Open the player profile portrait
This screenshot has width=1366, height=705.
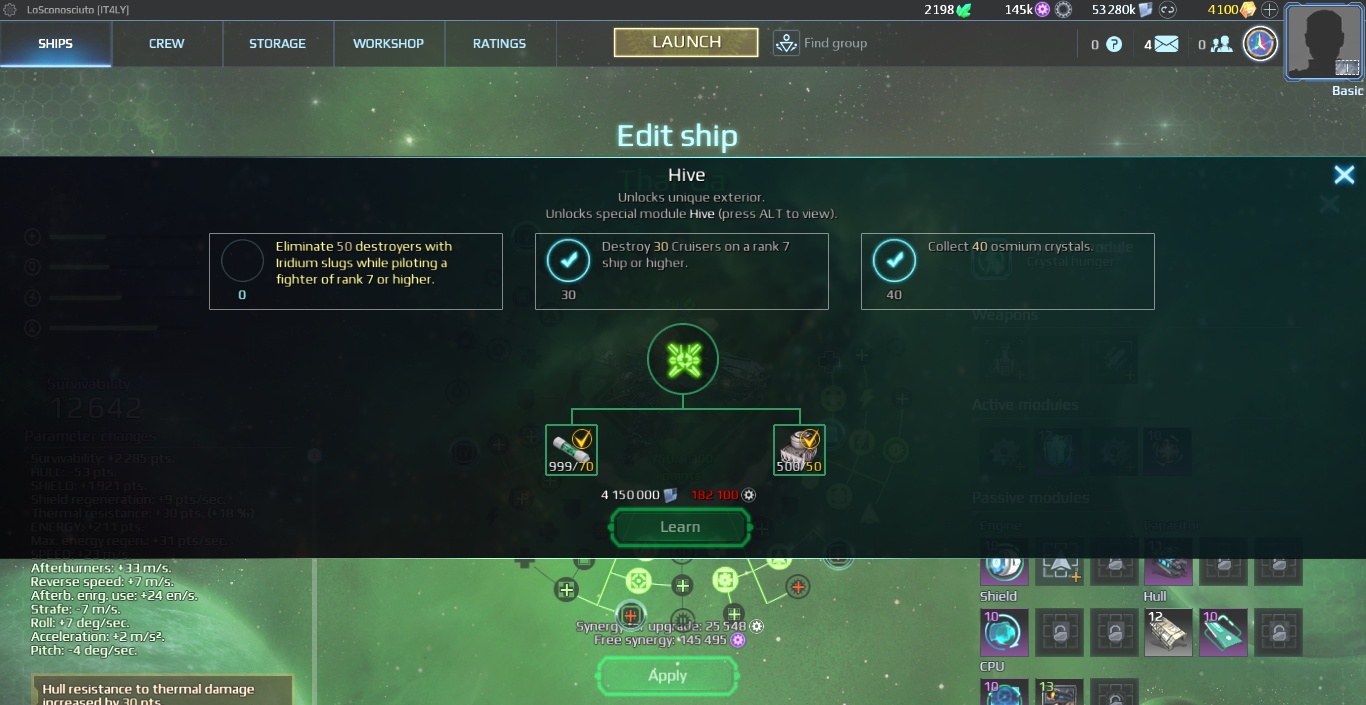1324,42
